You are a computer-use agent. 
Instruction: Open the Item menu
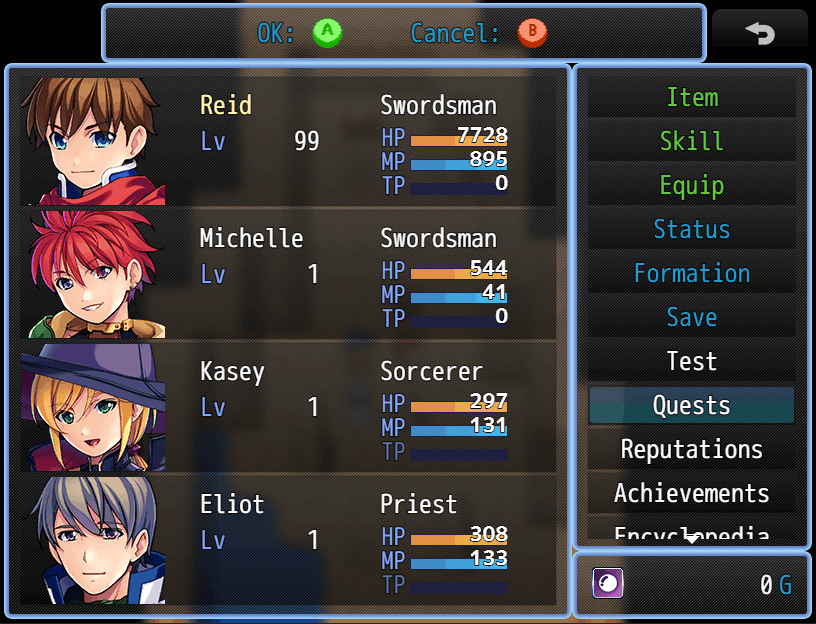pyautogui.click(x=691, y=98)
